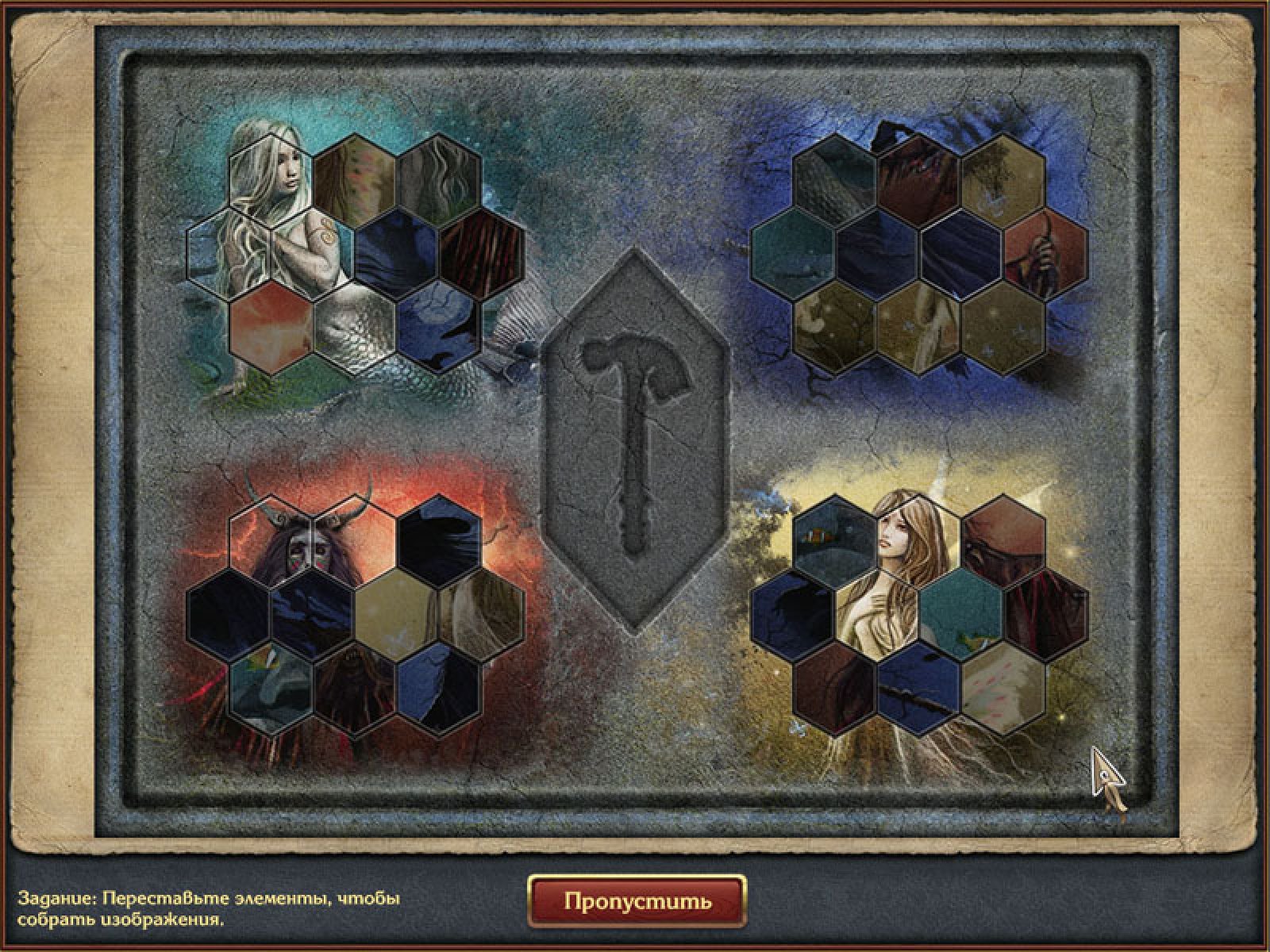Choose the plain beige tile beside the demon
This screenshot has width=1270, height=952.
397,611
